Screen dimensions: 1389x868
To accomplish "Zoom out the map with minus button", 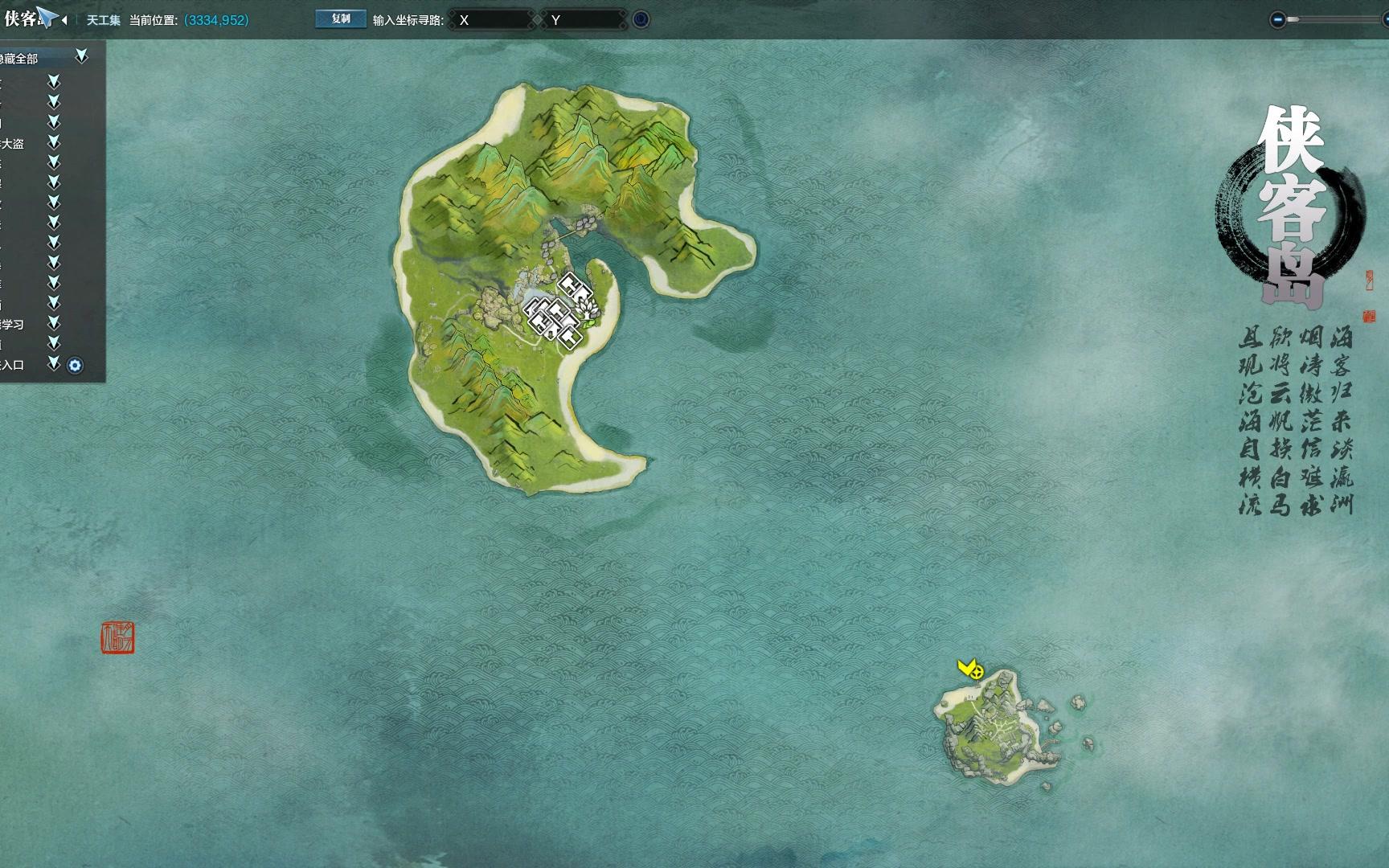I will click(x=1277, y=19).
